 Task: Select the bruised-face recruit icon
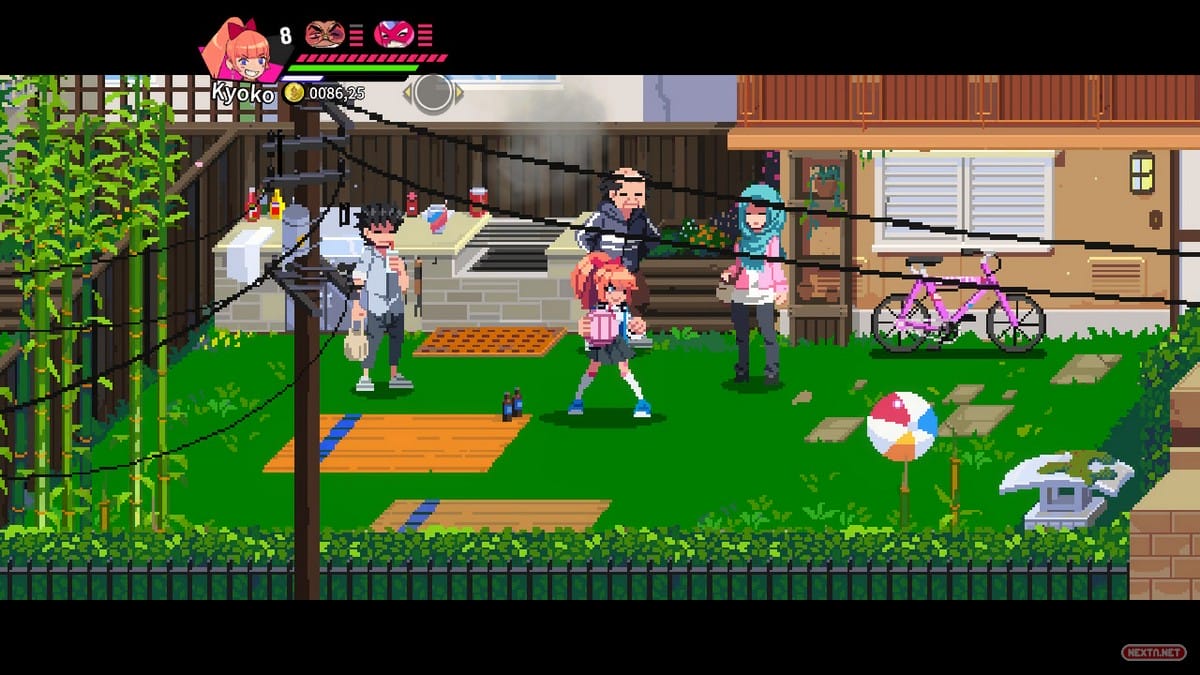point(324,35)
